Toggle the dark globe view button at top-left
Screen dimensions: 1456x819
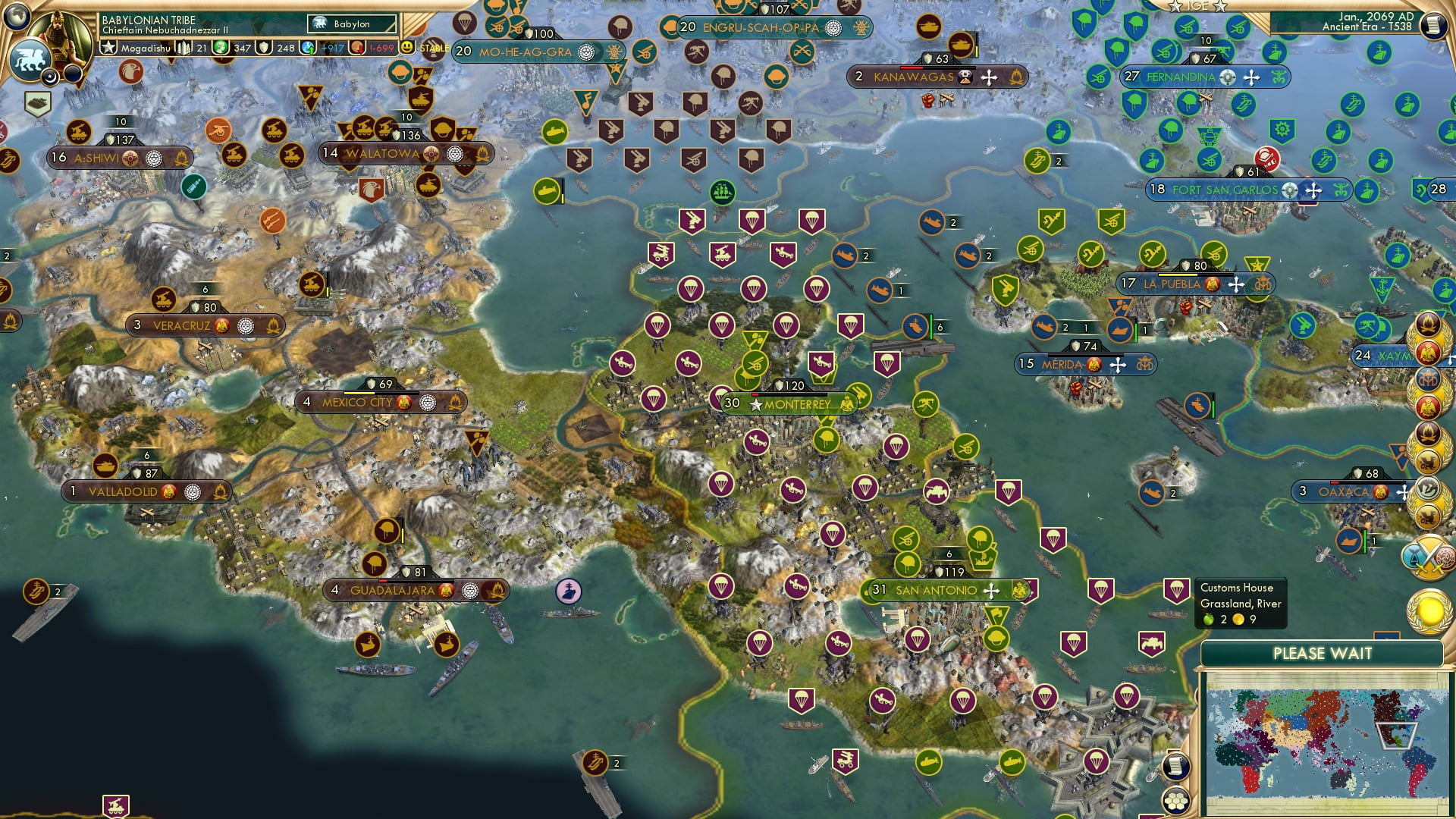tap(17, 14)
